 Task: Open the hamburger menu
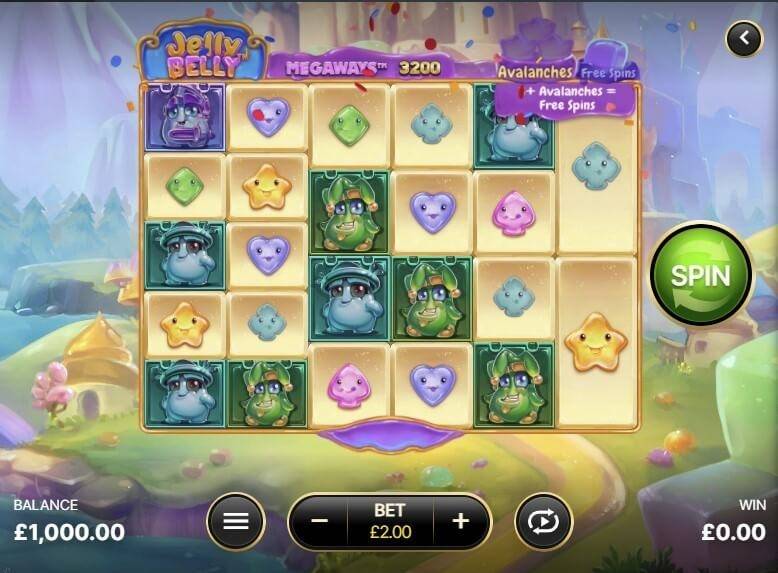[235, 521]
